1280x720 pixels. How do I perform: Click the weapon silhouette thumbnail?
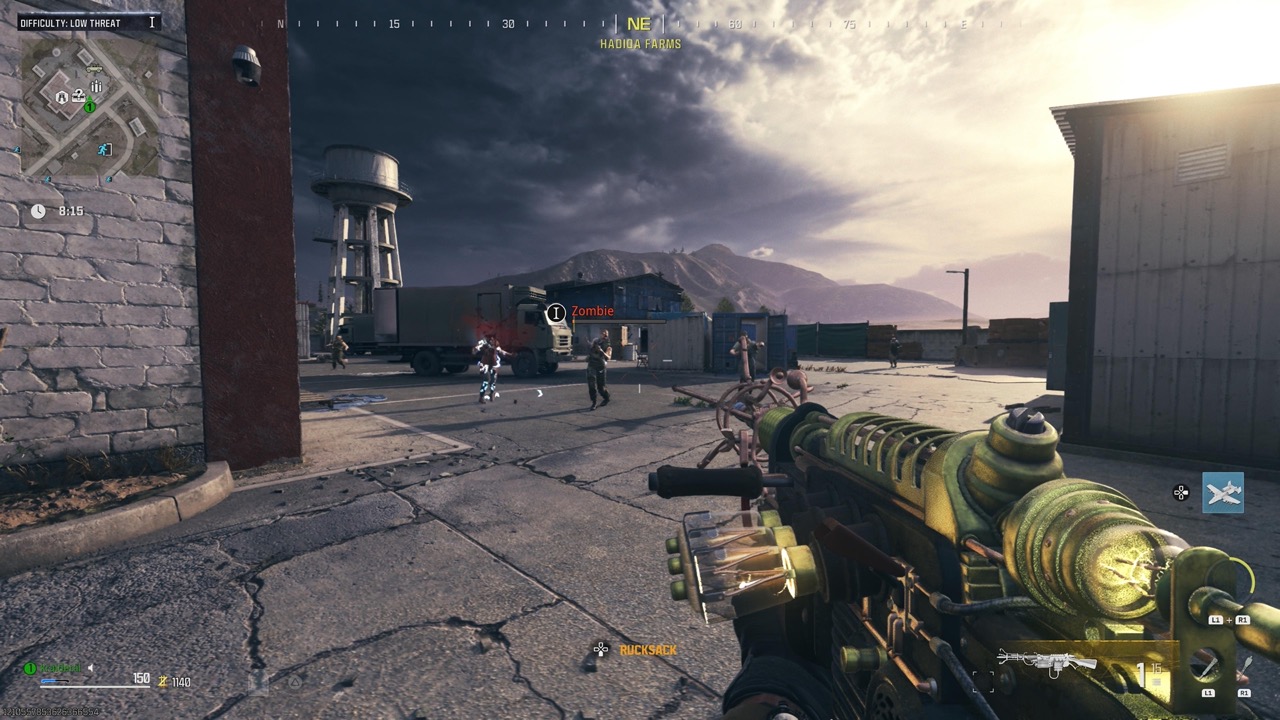pos(1048,662)
